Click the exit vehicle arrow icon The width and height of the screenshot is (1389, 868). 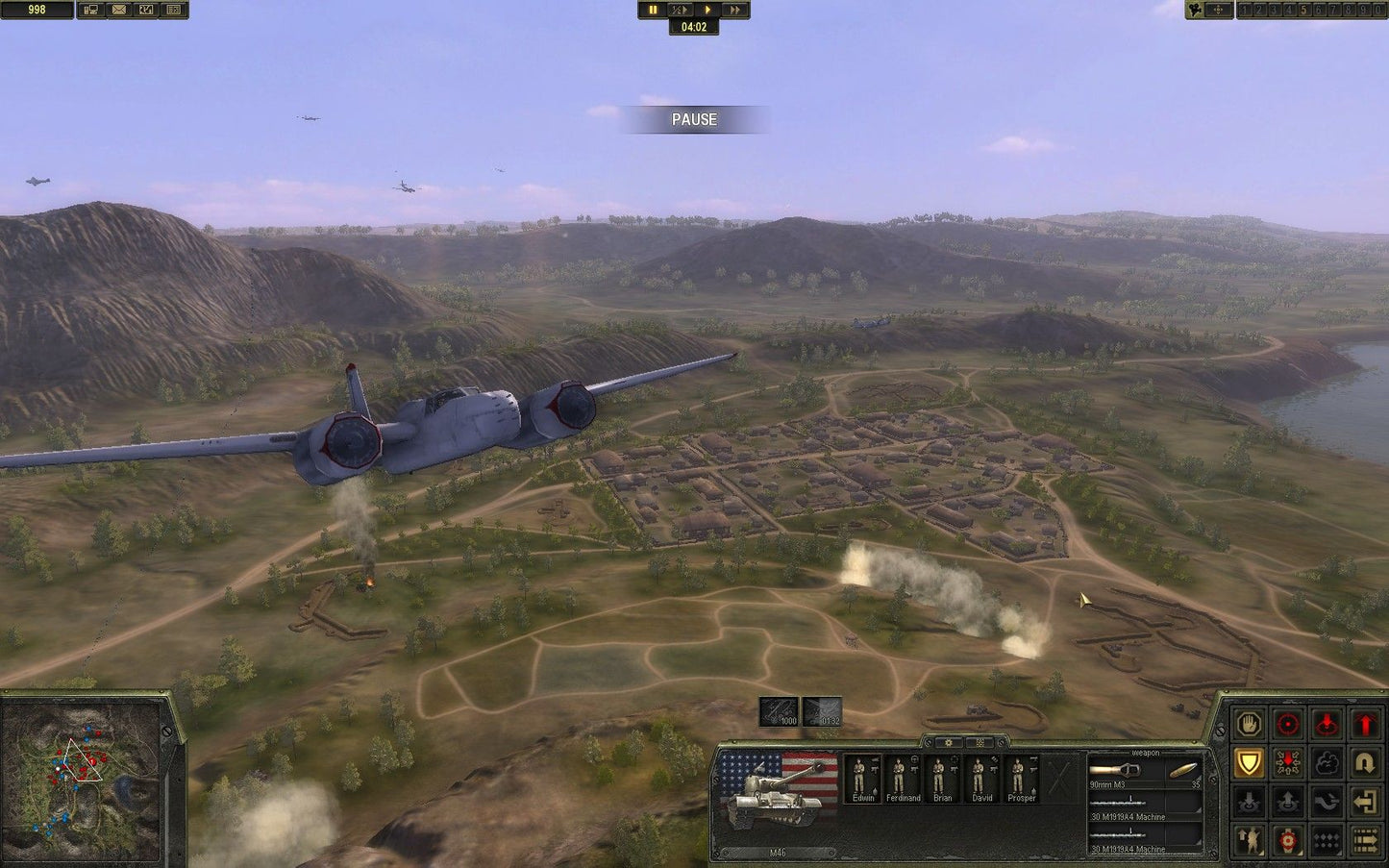point(1366,802)
